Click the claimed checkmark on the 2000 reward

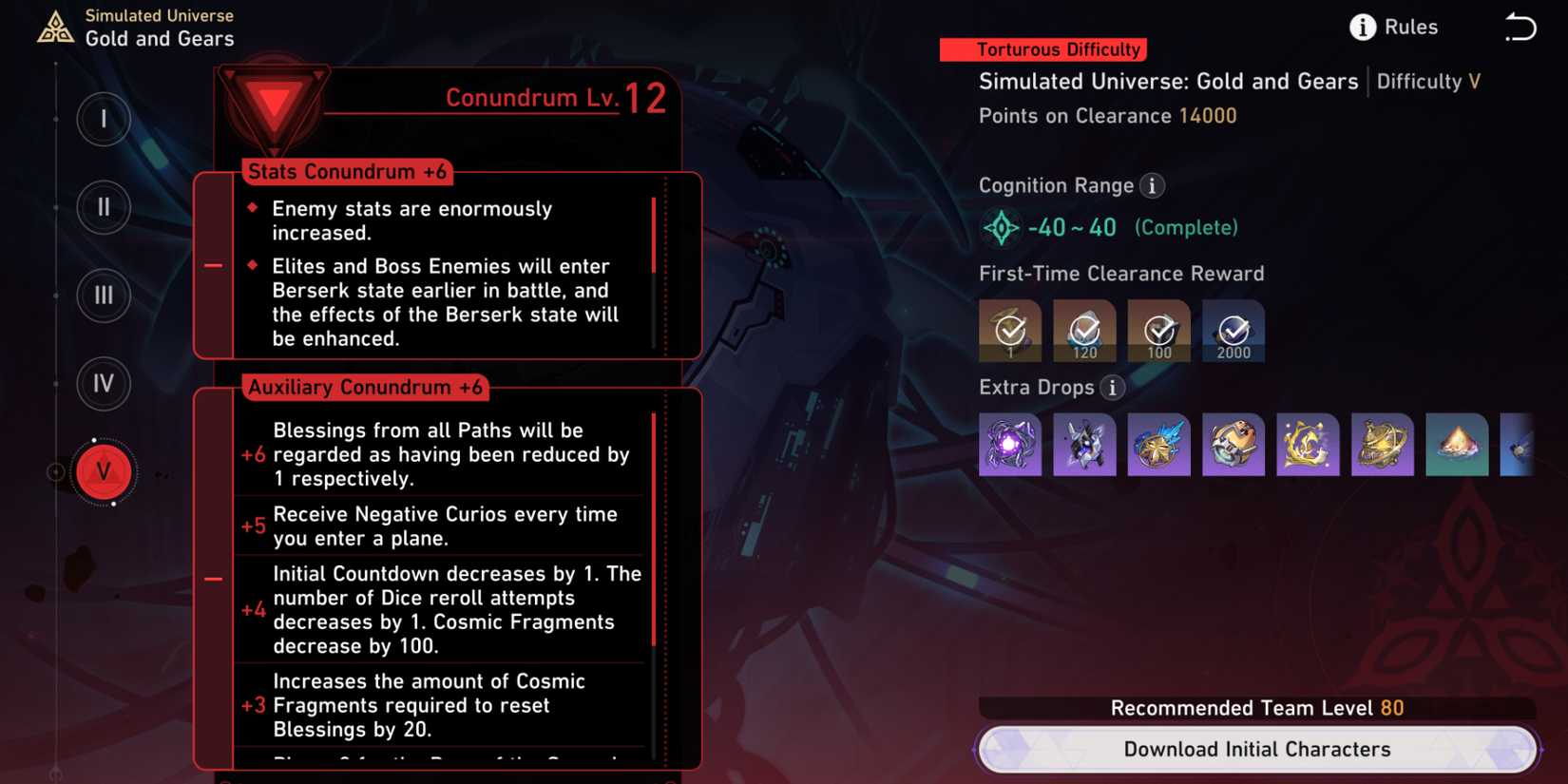click(1233, 331)
